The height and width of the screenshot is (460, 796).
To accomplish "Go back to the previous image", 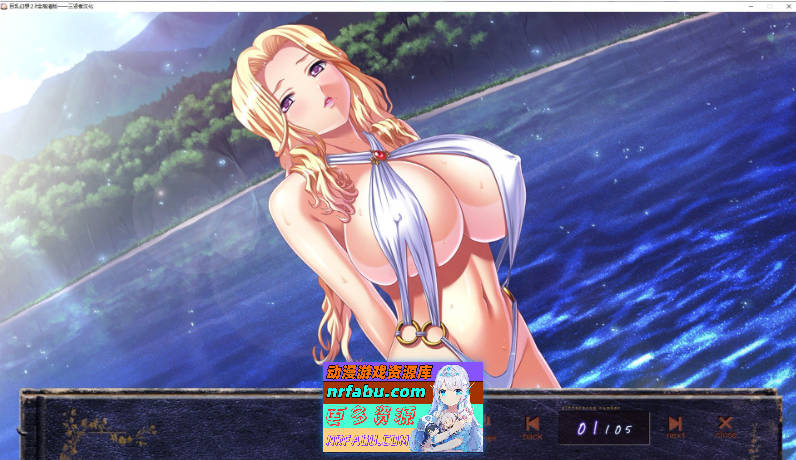I will click(532, 427).
